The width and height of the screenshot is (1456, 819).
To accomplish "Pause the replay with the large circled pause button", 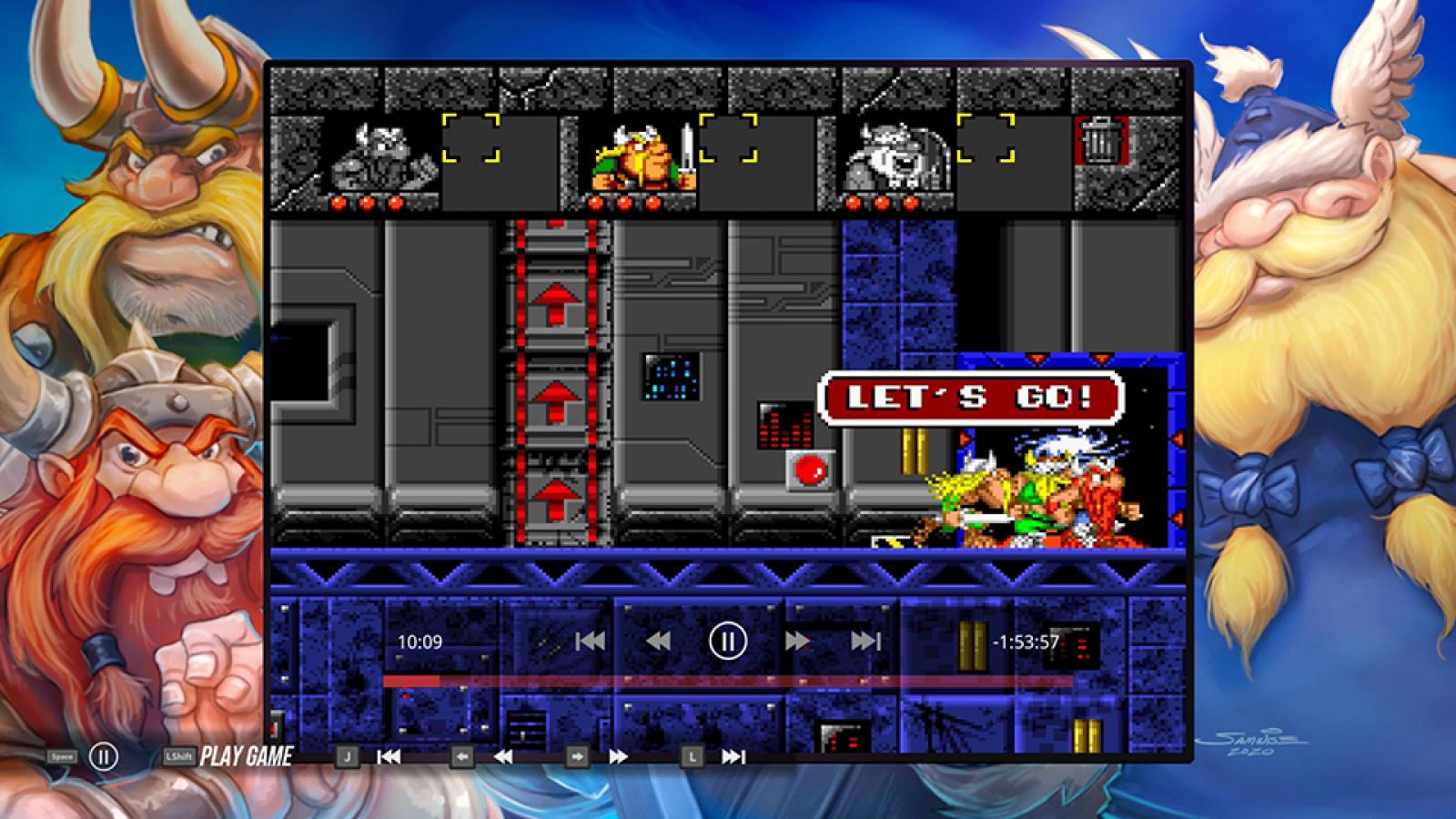I will coord(727,642).
